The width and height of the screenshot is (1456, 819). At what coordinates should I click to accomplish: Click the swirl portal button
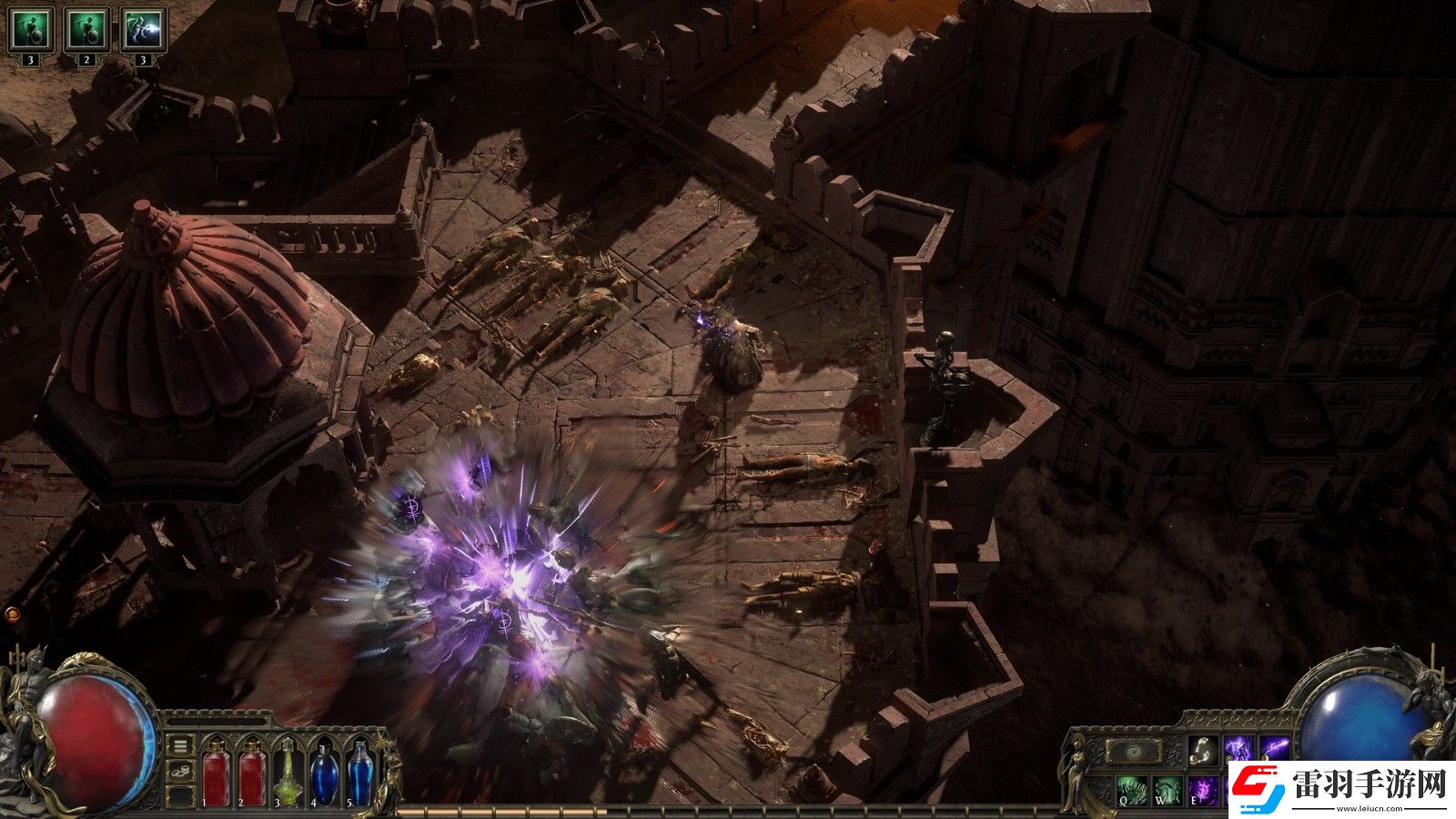click(1134, 752)
